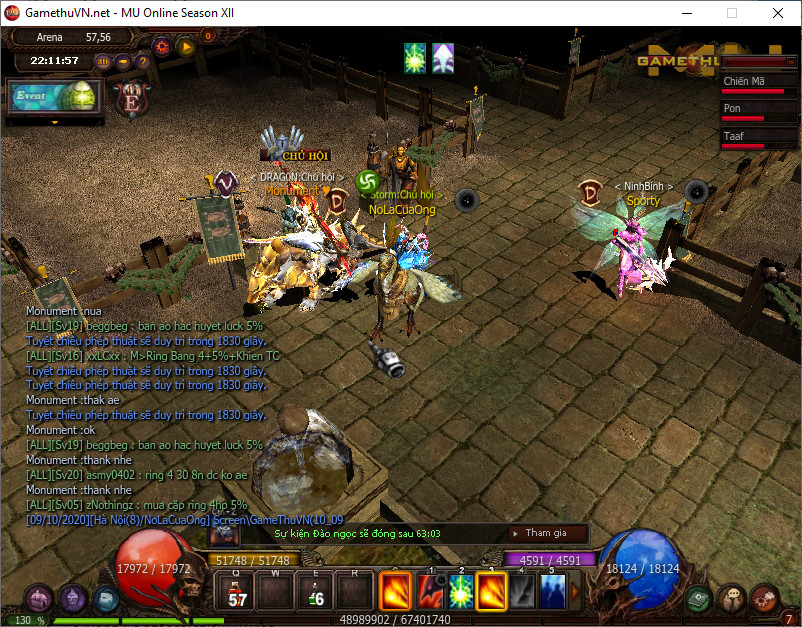Maximize the game window

(x=731, y=13)
